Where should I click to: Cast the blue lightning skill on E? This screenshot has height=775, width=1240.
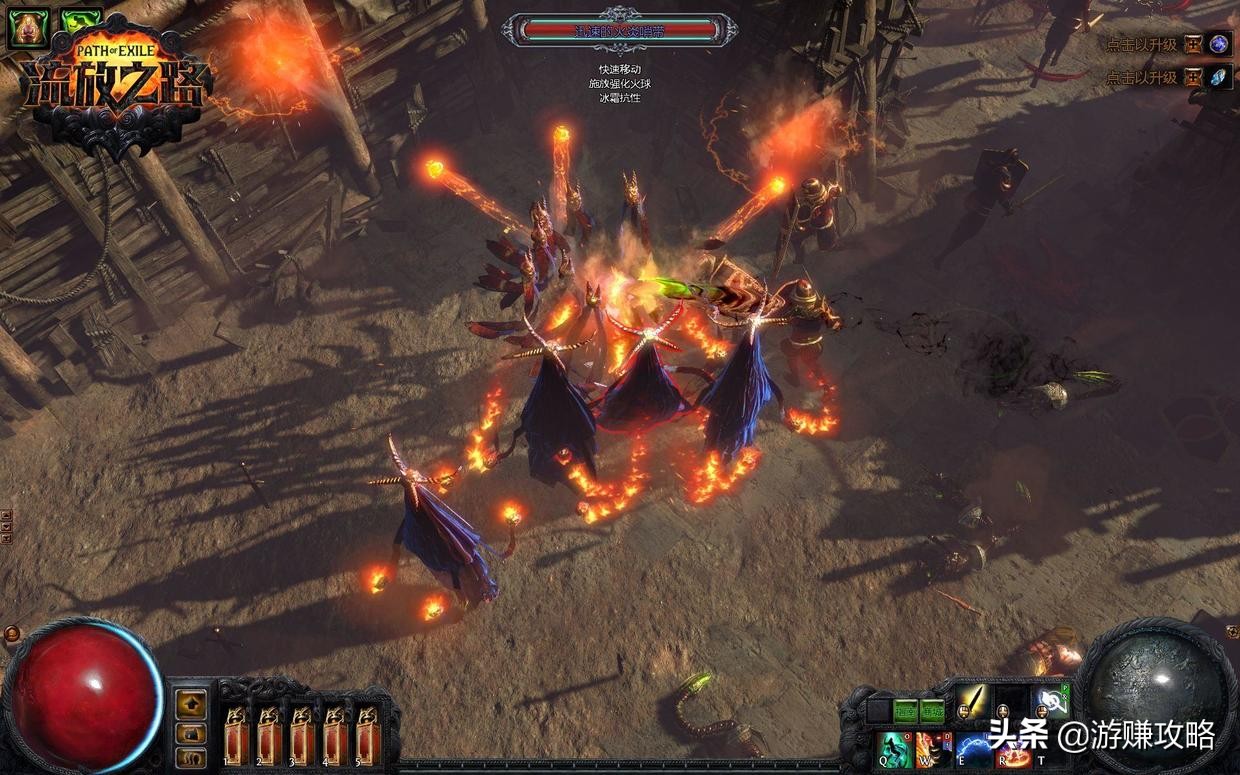point(973,749)
